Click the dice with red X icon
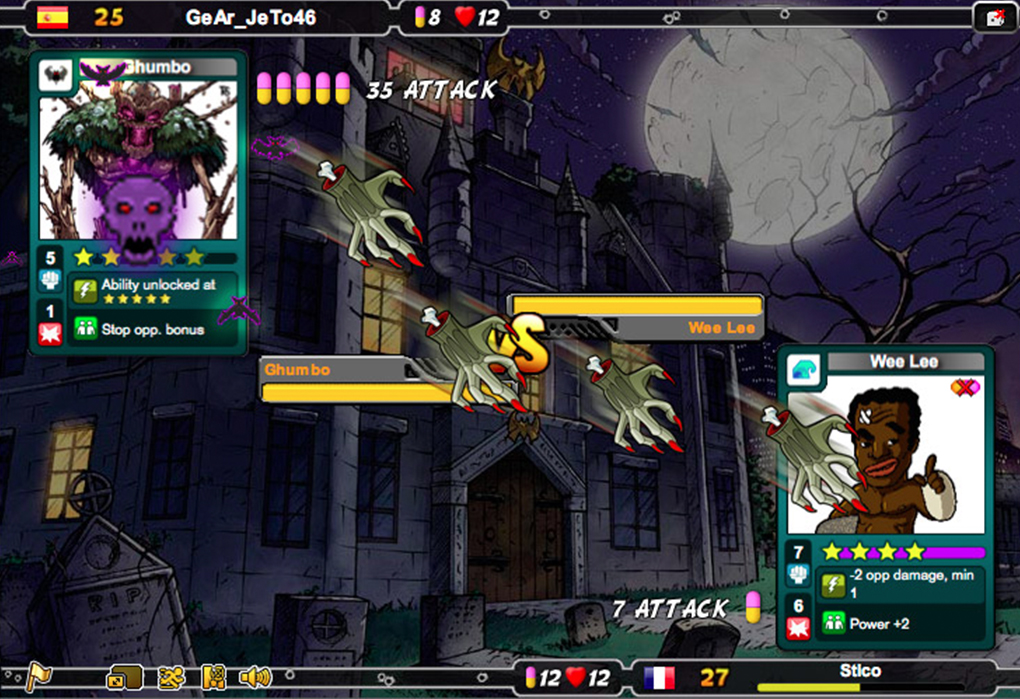1020x699 pixels. (996, 17)
